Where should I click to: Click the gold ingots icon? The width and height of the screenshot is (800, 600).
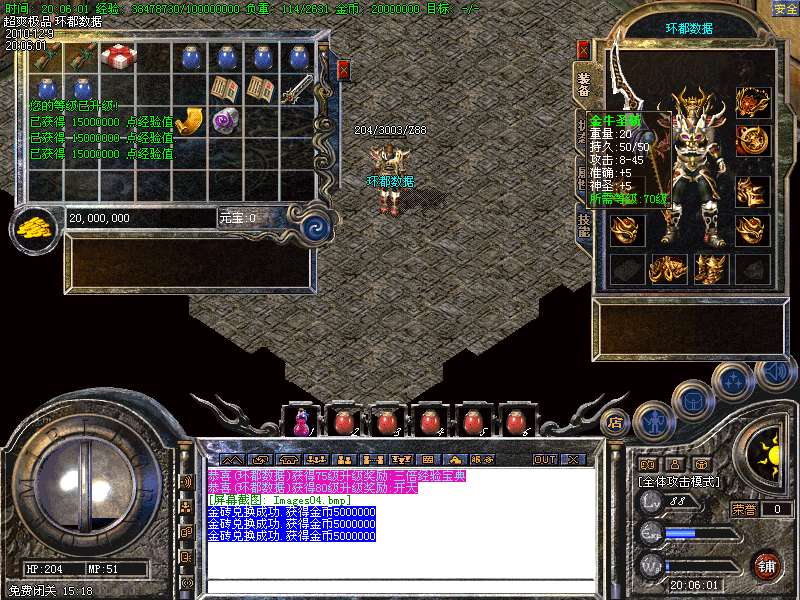(x=37, y=226)
